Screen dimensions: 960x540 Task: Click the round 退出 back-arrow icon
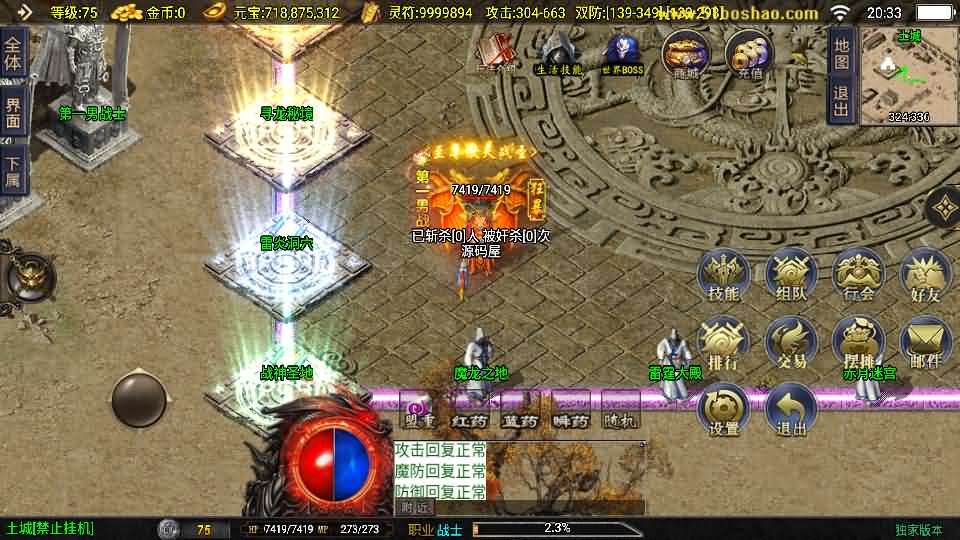(791, 410)
